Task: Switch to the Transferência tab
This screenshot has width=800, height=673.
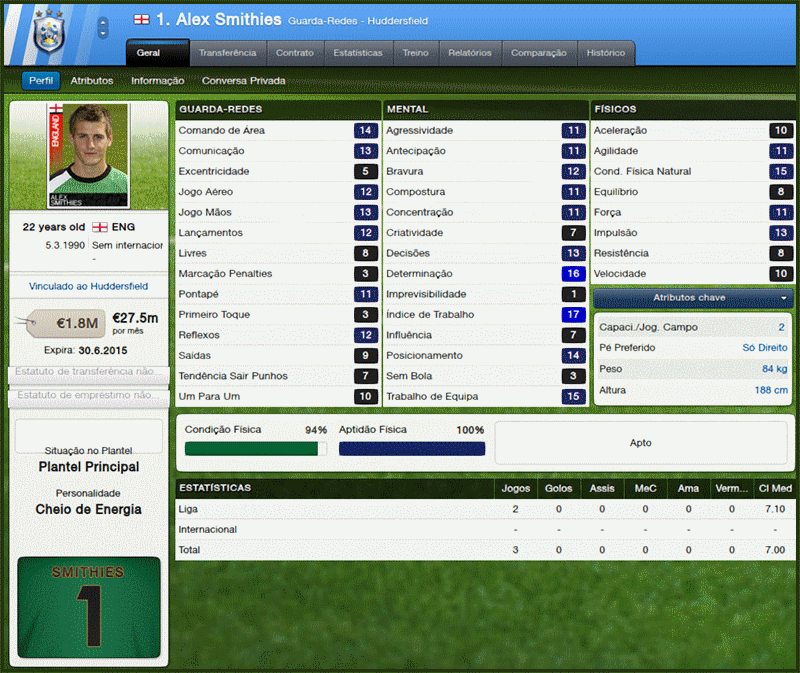Action: click(x=227, y=53)
